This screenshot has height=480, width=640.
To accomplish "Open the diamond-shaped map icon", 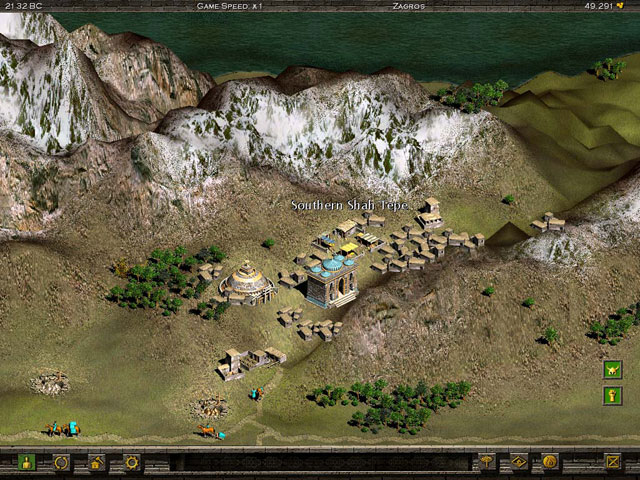I will pyautogui.click(x=519, y=462).
